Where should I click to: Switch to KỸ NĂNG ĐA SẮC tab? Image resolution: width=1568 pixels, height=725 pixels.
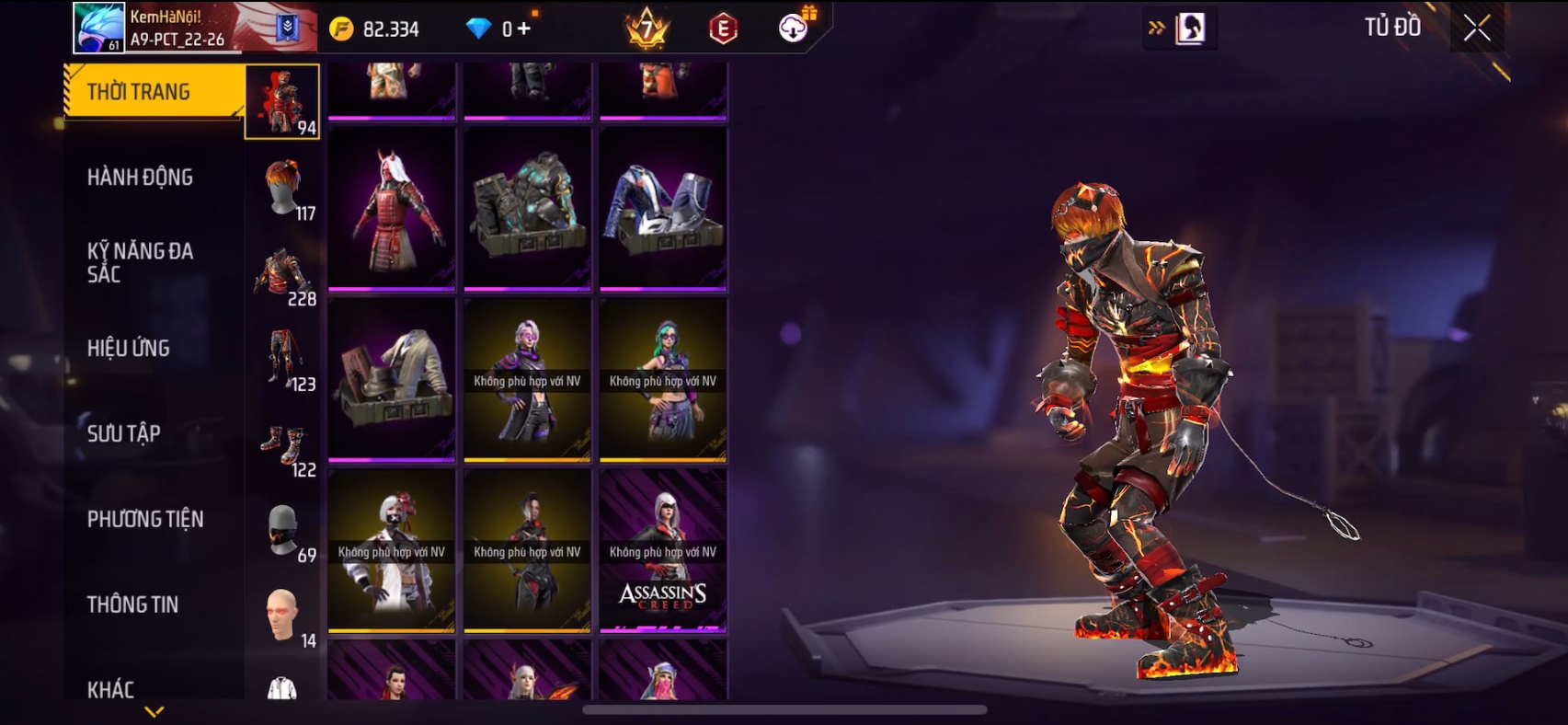point(140,262)
